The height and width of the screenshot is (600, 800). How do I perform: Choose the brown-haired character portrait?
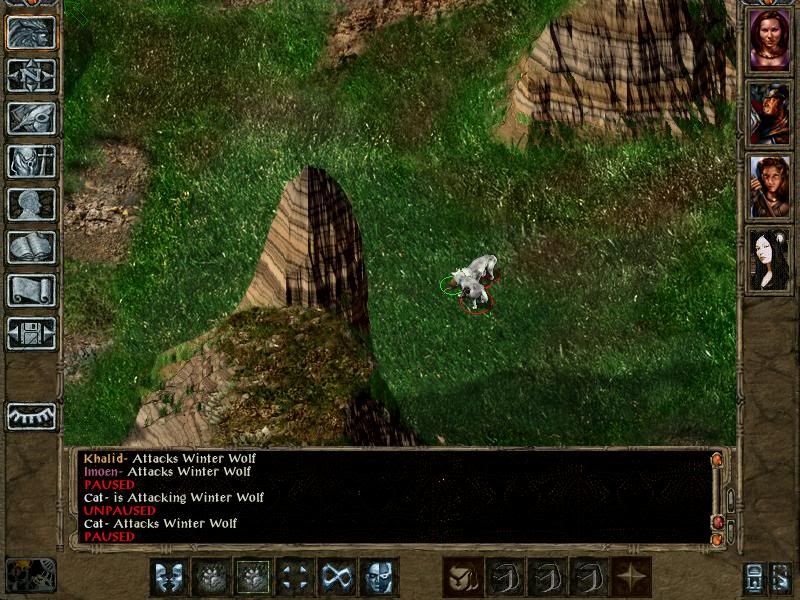769,186
